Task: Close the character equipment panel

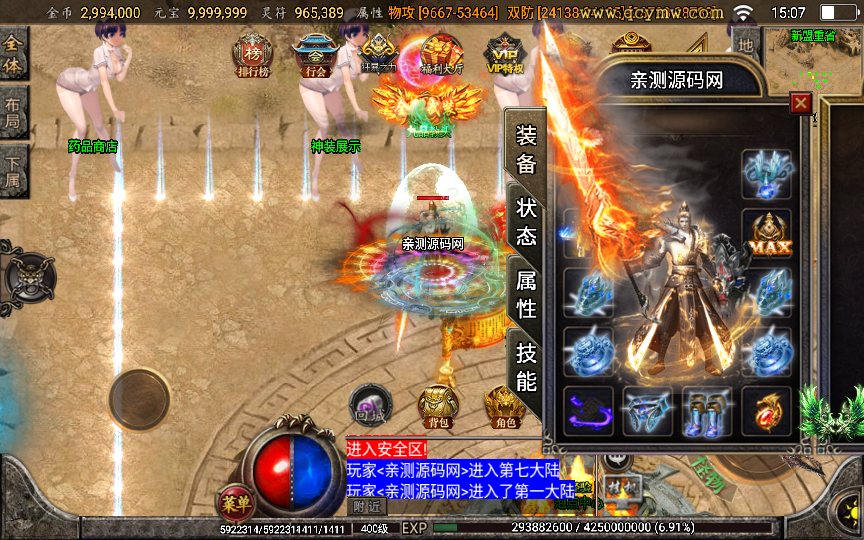Action: (800, 103)
